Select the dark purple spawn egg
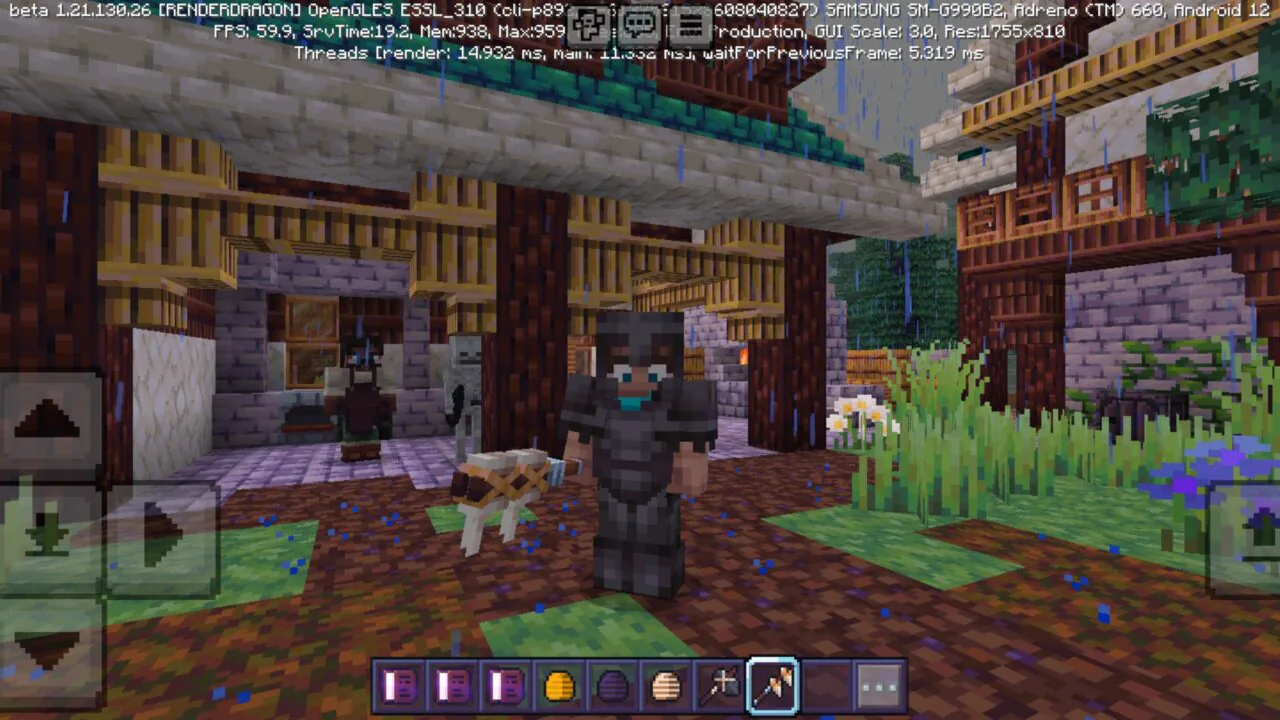The image size is (1280, 720). click(612, 684)
